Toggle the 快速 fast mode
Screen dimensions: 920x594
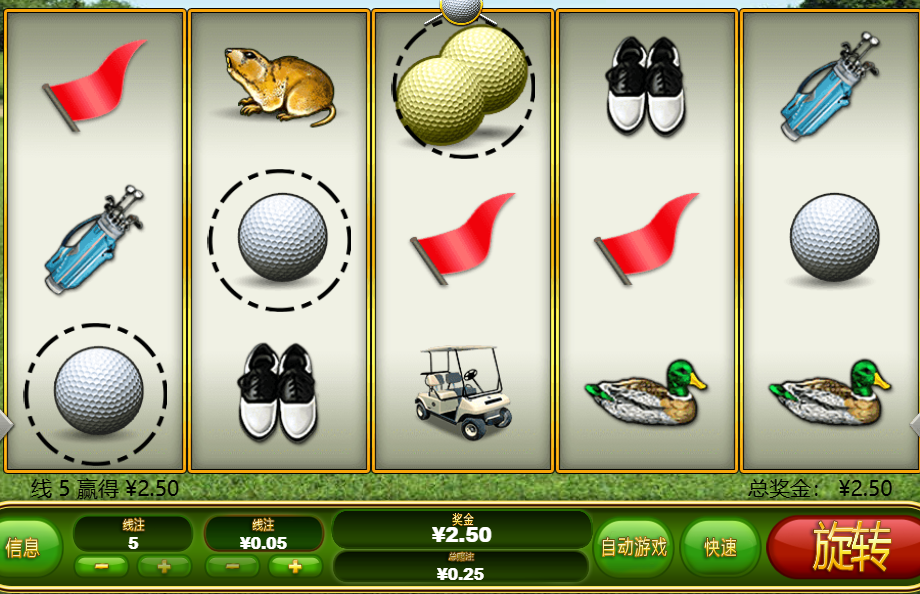click(720, 547)
